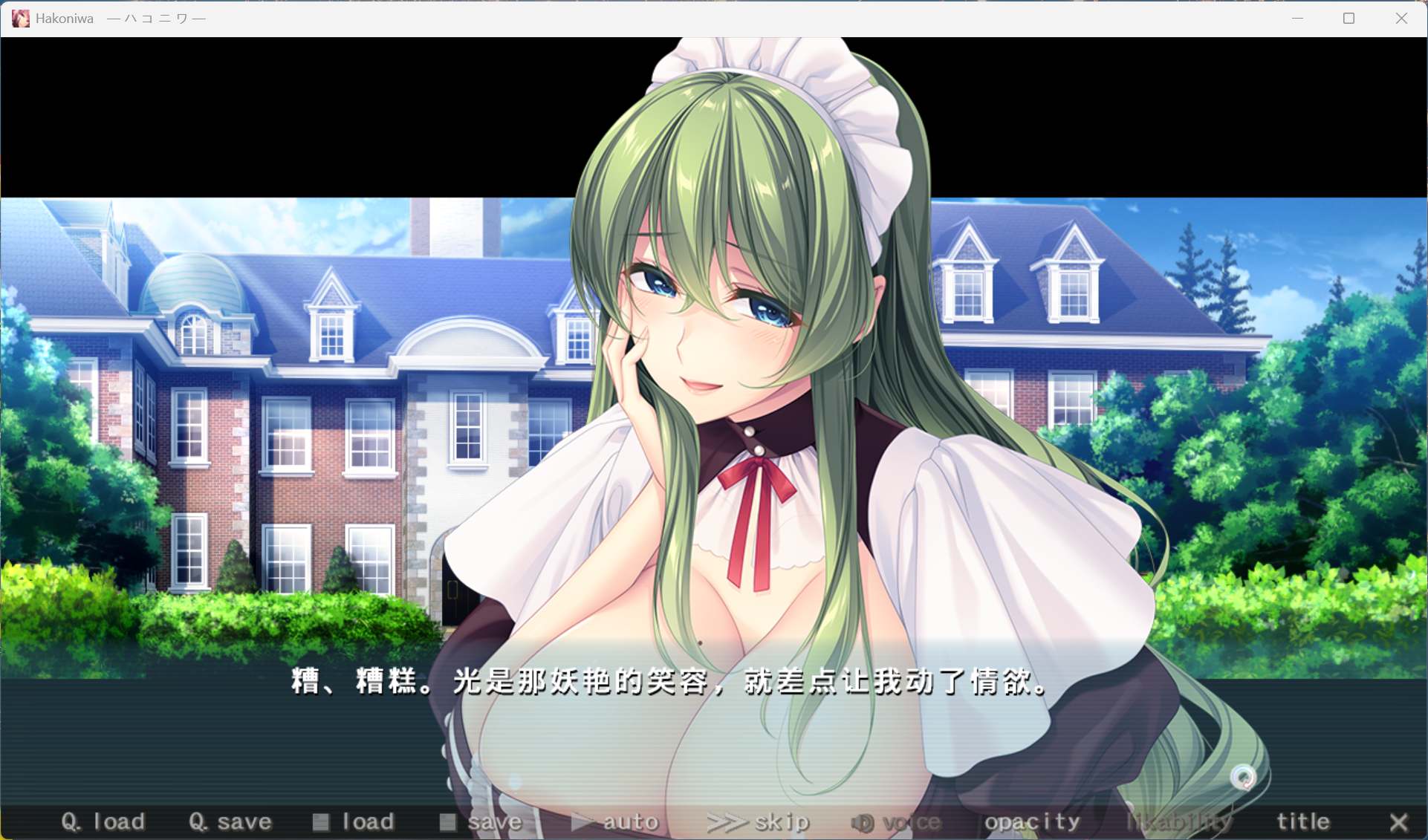The height and width of the screenshot is (840, 1428).
Task: Click the square icon beside load
Action: coord(322,821)
